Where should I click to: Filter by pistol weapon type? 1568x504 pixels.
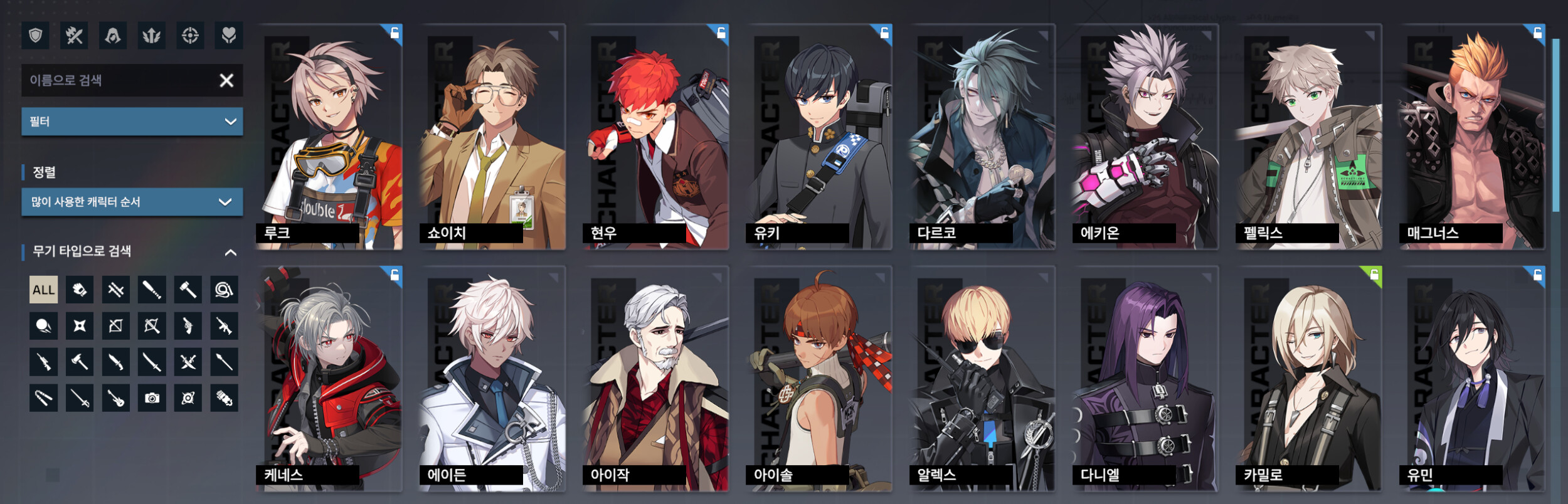tap(188, 326)
